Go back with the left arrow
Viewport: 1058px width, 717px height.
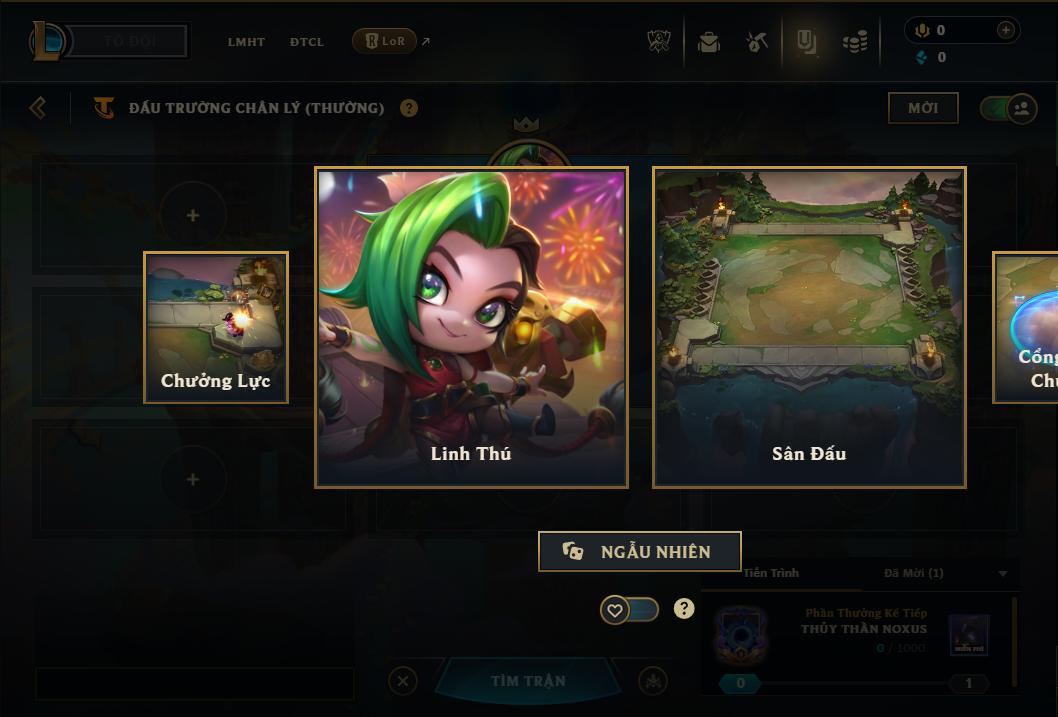(38, 107)
